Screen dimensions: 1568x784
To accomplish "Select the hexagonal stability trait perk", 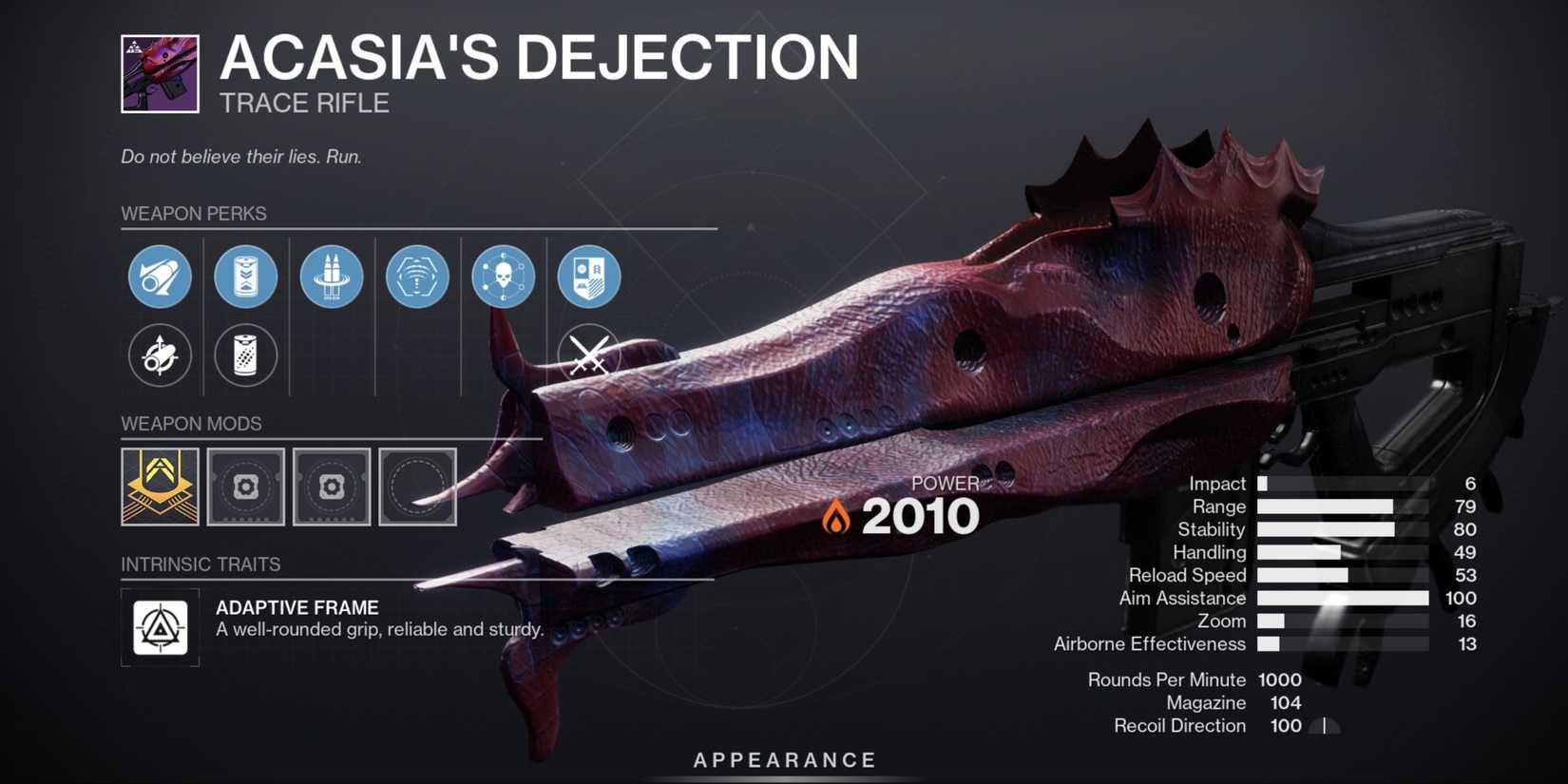I will (417, 277).
